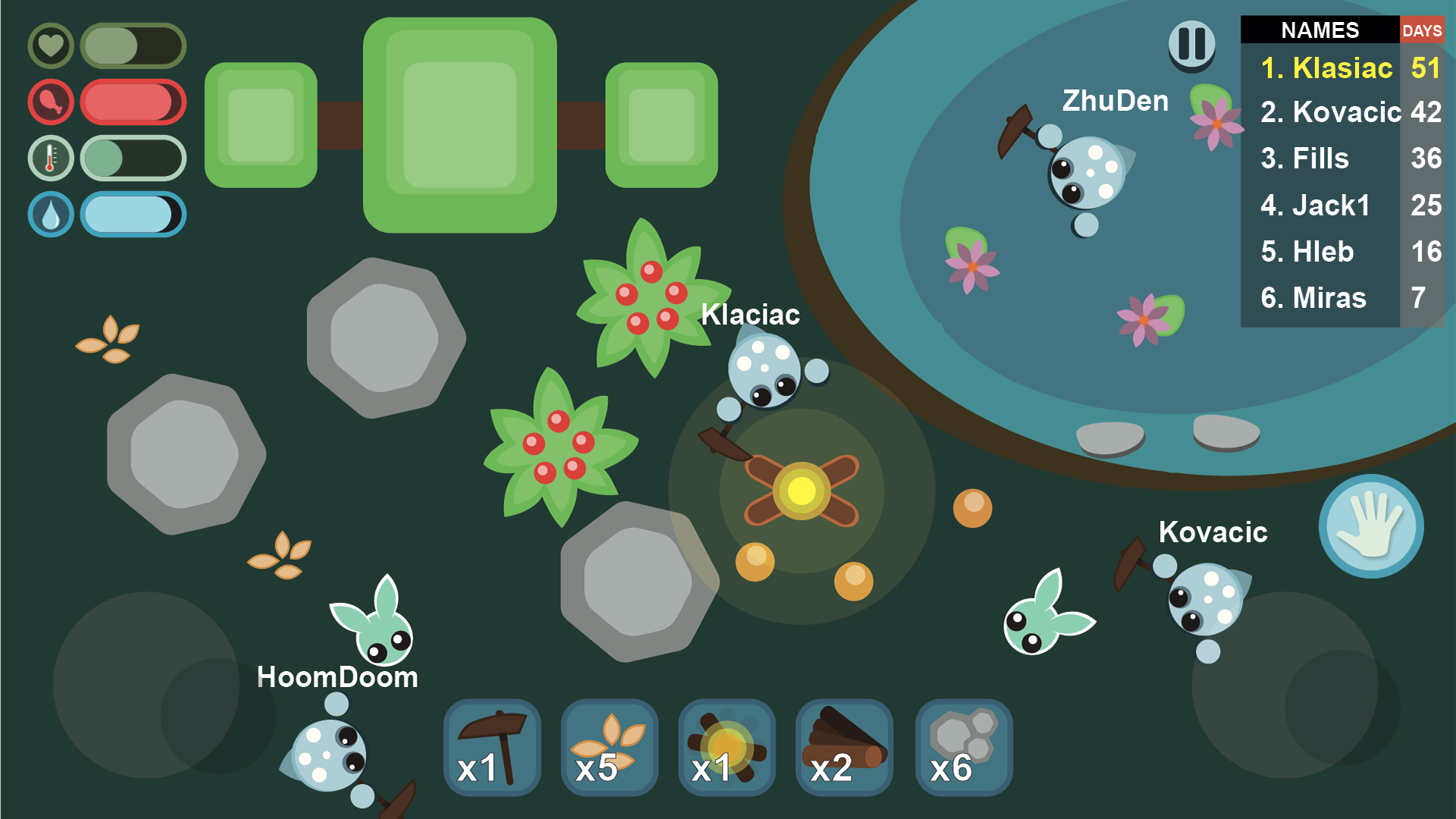The width and height of the screenshot is (1456, 819).
Task: Toggle the health status bar
Action: click(x=133, y=45)
